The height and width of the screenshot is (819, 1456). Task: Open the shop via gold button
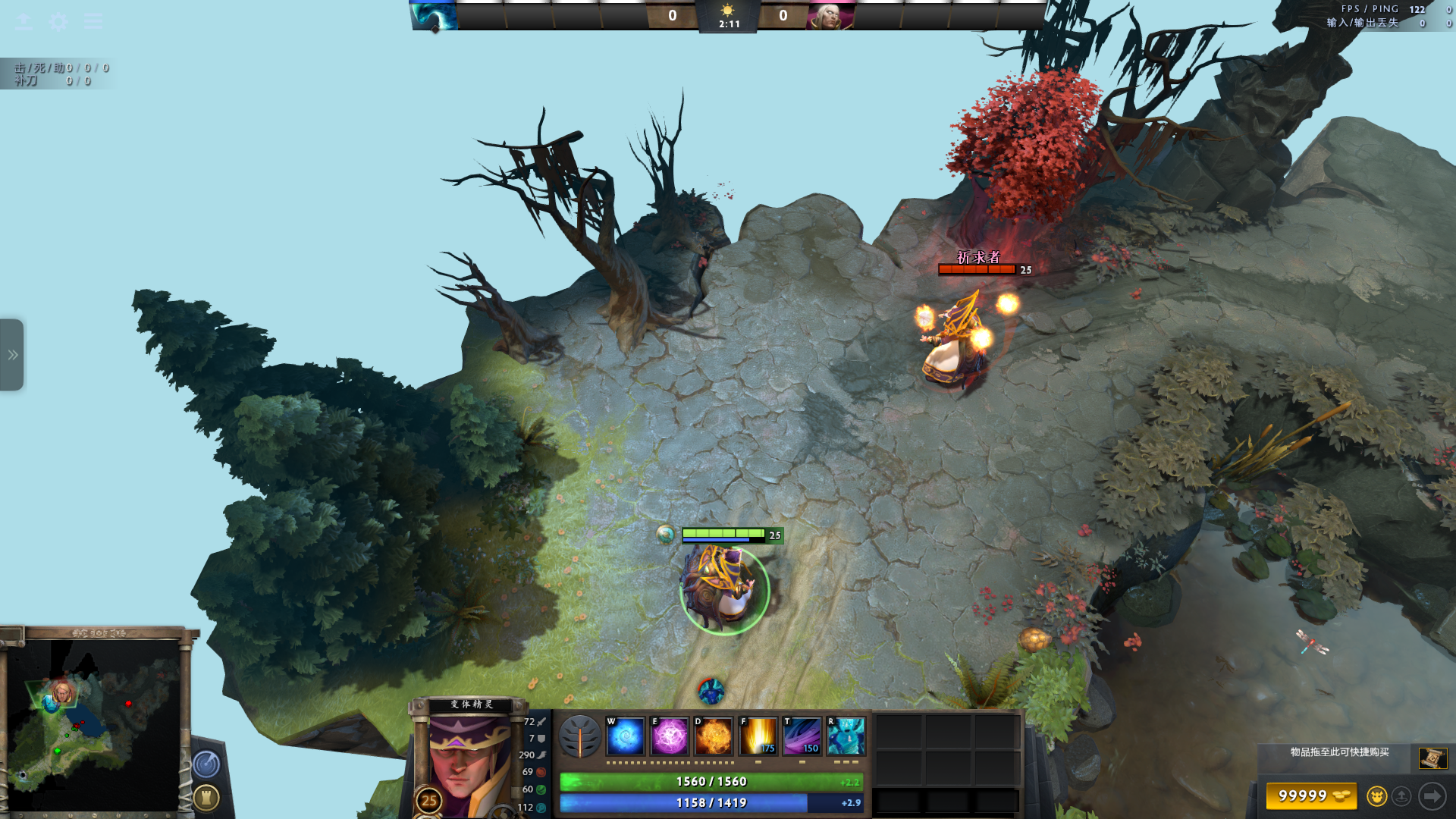point(1311,796)
